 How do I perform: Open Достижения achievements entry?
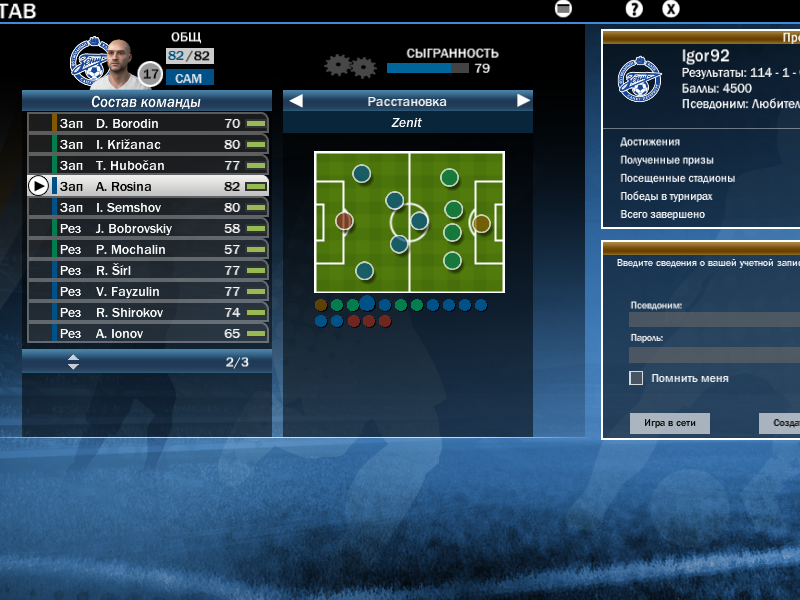tap(650, 142)
